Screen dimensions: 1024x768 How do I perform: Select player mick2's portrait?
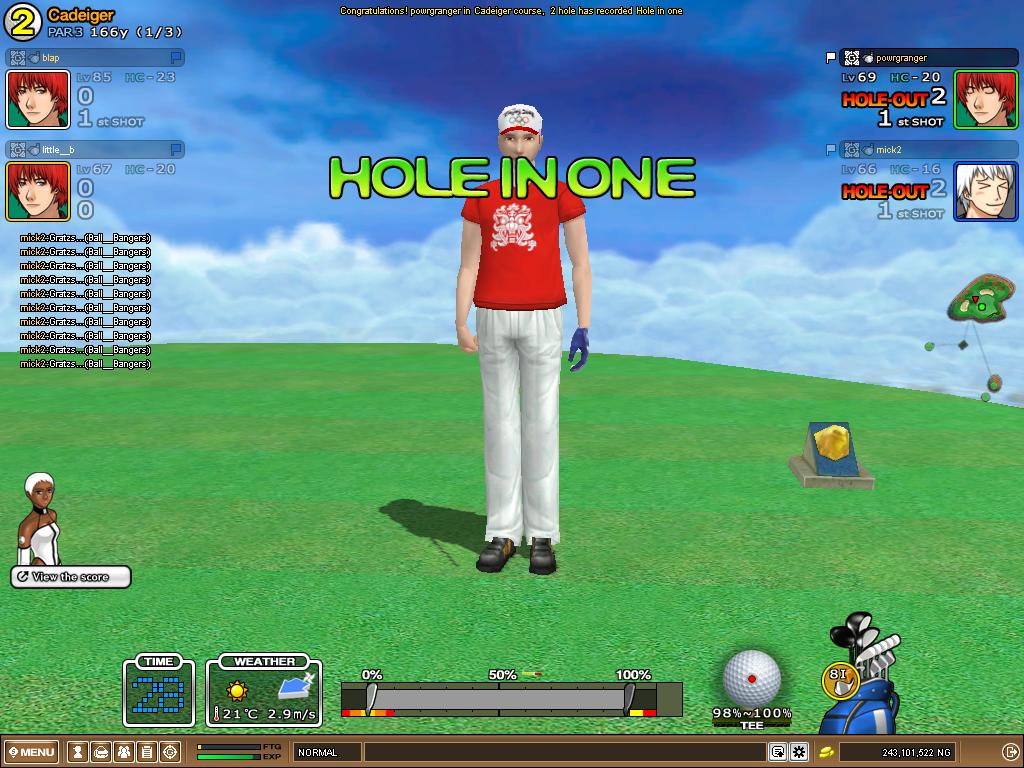pos(985,191)
